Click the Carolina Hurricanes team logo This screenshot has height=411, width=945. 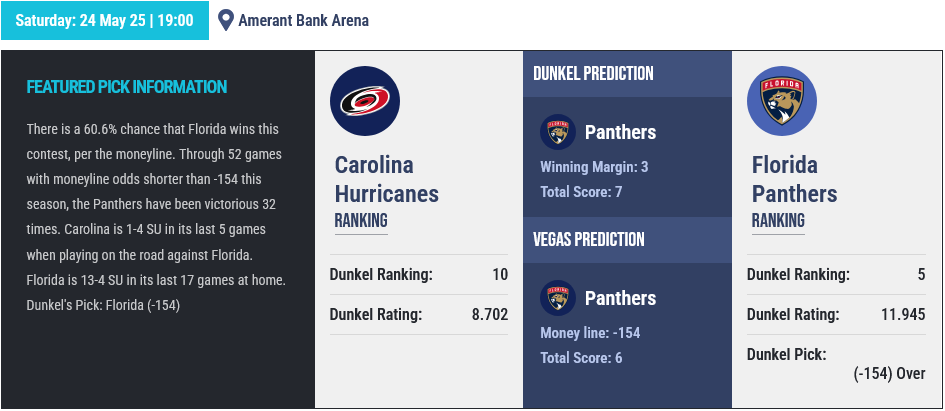tap(365, 101)
